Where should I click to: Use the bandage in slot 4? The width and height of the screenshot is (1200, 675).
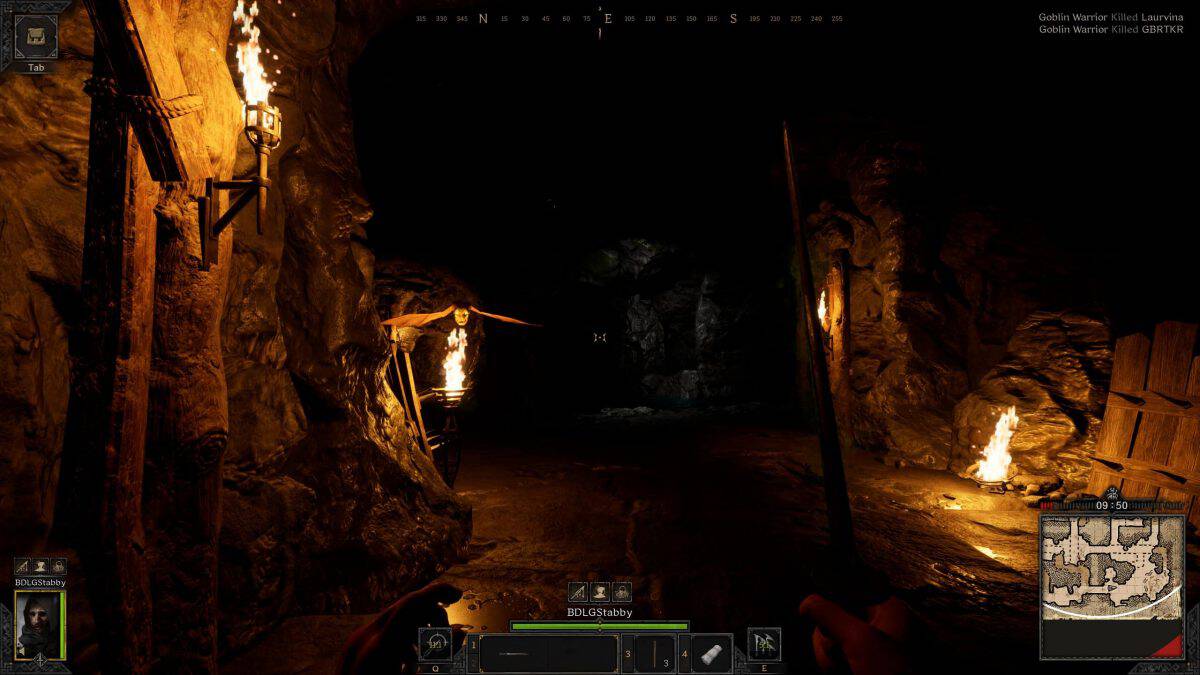click(x=711, y=654)
